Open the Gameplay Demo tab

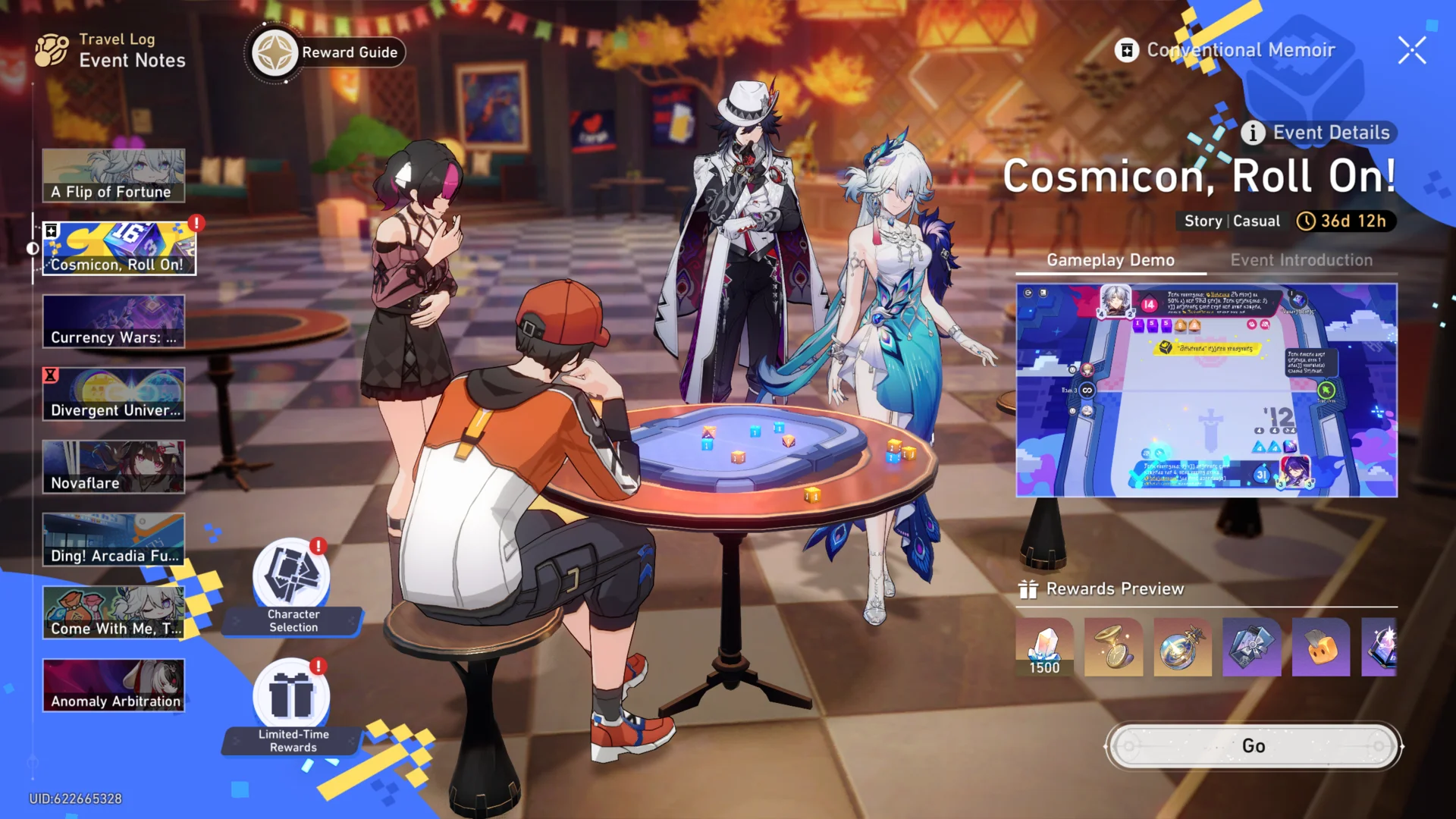(x=1109, y=260)
